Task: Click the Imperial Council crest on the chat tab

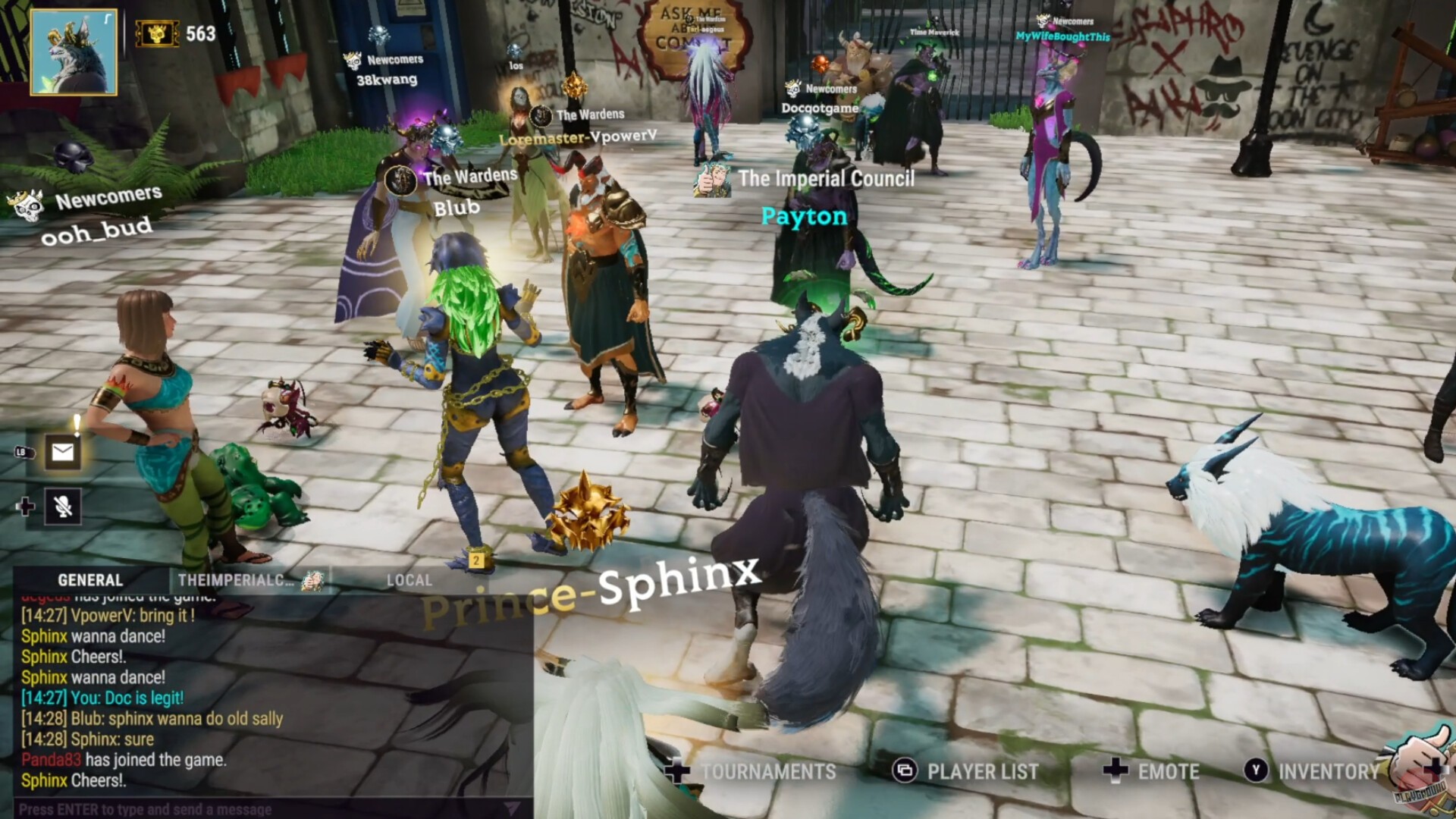Action: pyautogui.click(x=312, y=580)
